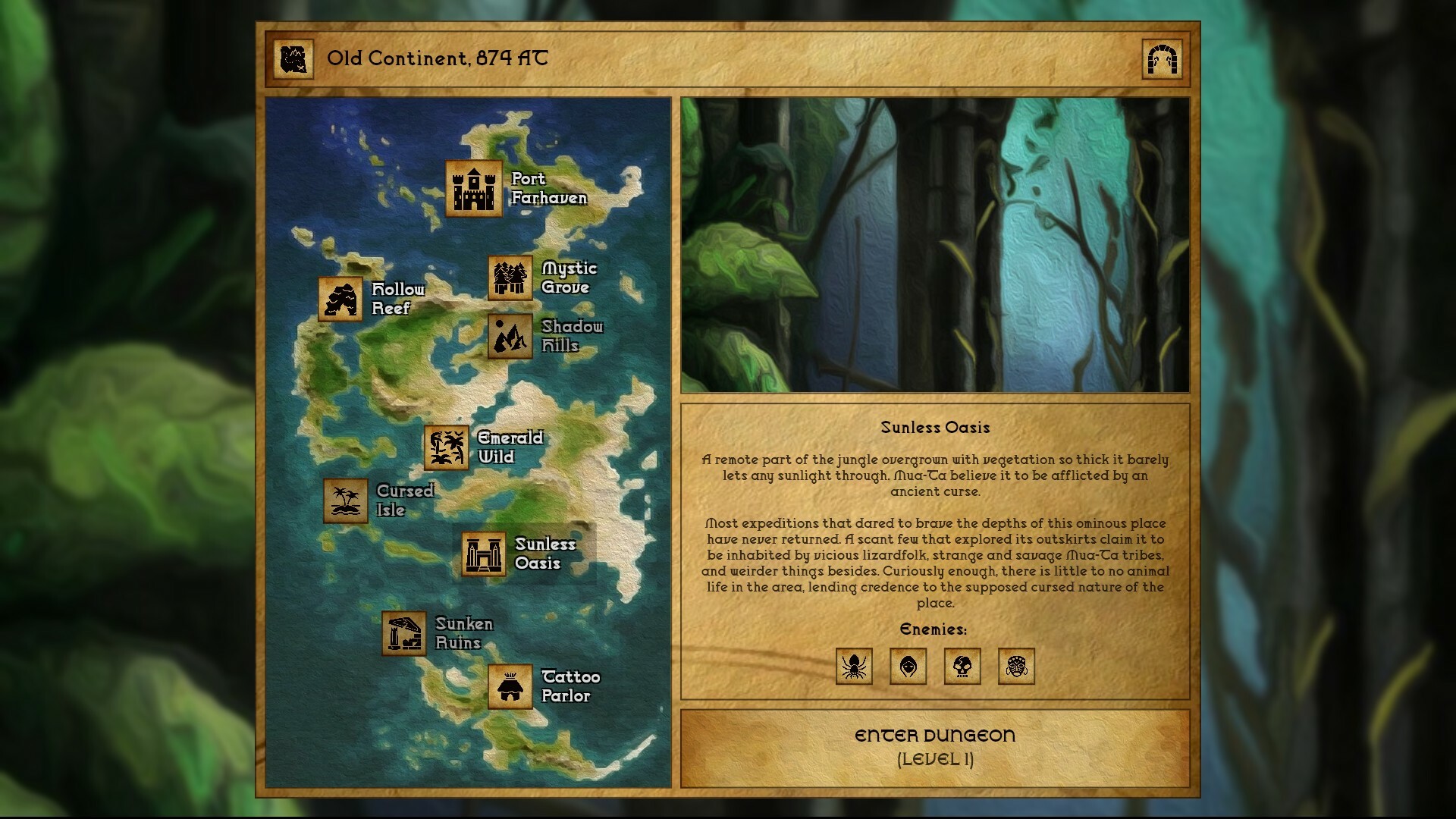Select the Sunless Oasis fortress icon
Viewport: 1456px width, 819px height.
(483, 554)
